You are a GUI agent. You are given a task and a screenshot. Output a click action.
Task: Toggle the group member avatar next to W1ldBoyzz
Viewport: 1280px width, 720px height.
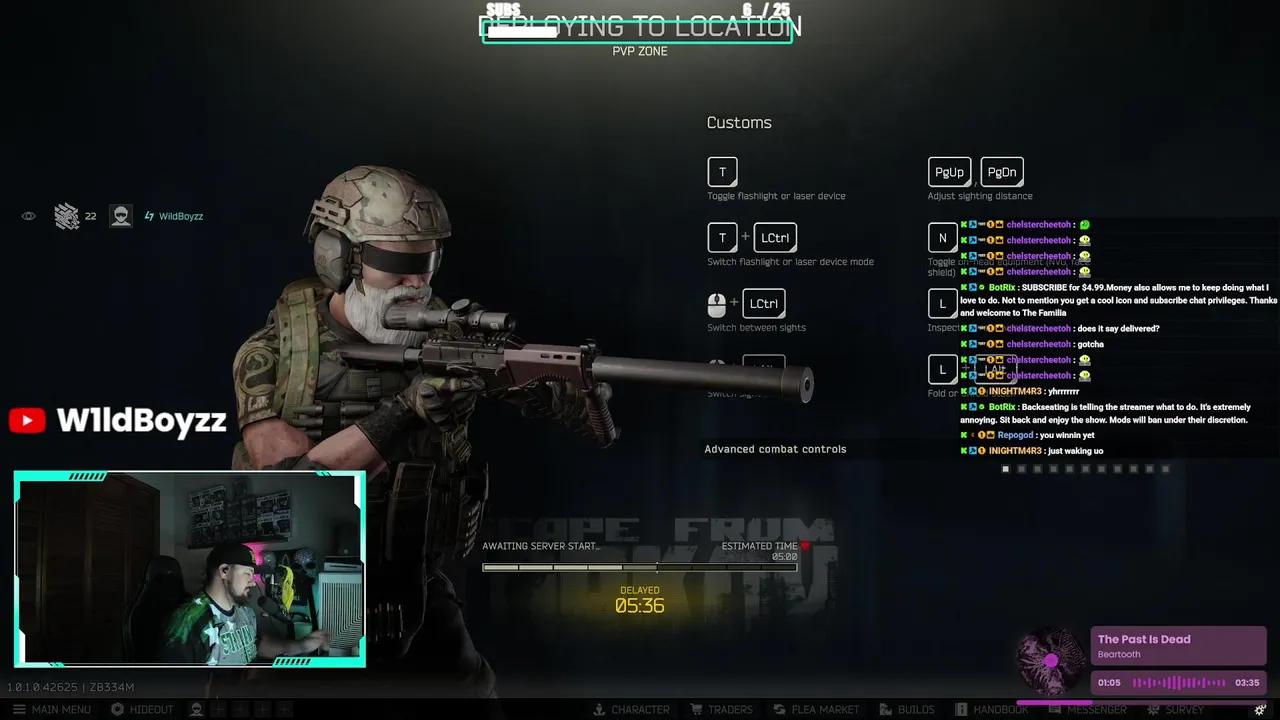click(120, 215)
